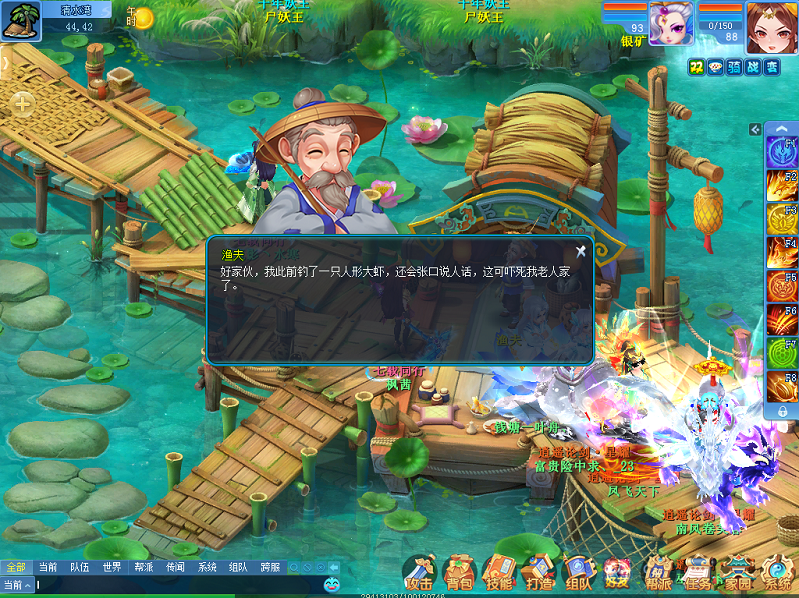
Task: Select the 跨服 cross-server chat tab
Action: pos(270,567)
